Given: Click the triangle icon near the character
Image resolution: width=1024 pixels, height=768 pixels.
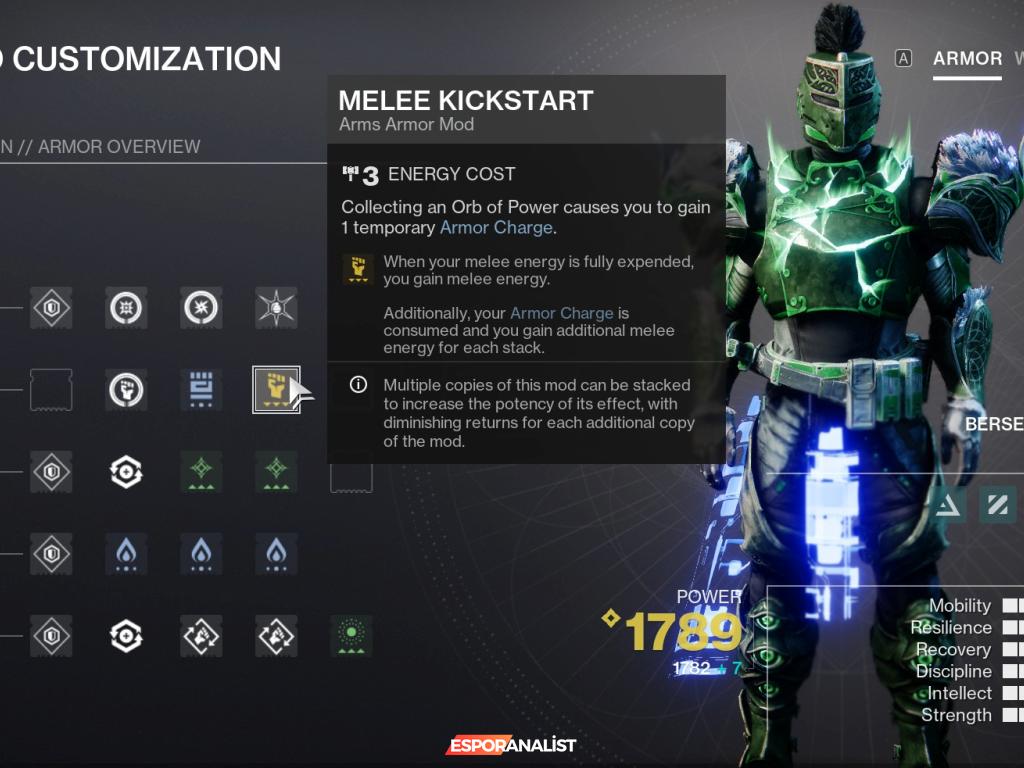Looking at the screenshot, I should pyautogui.click(x=948, y=505).
